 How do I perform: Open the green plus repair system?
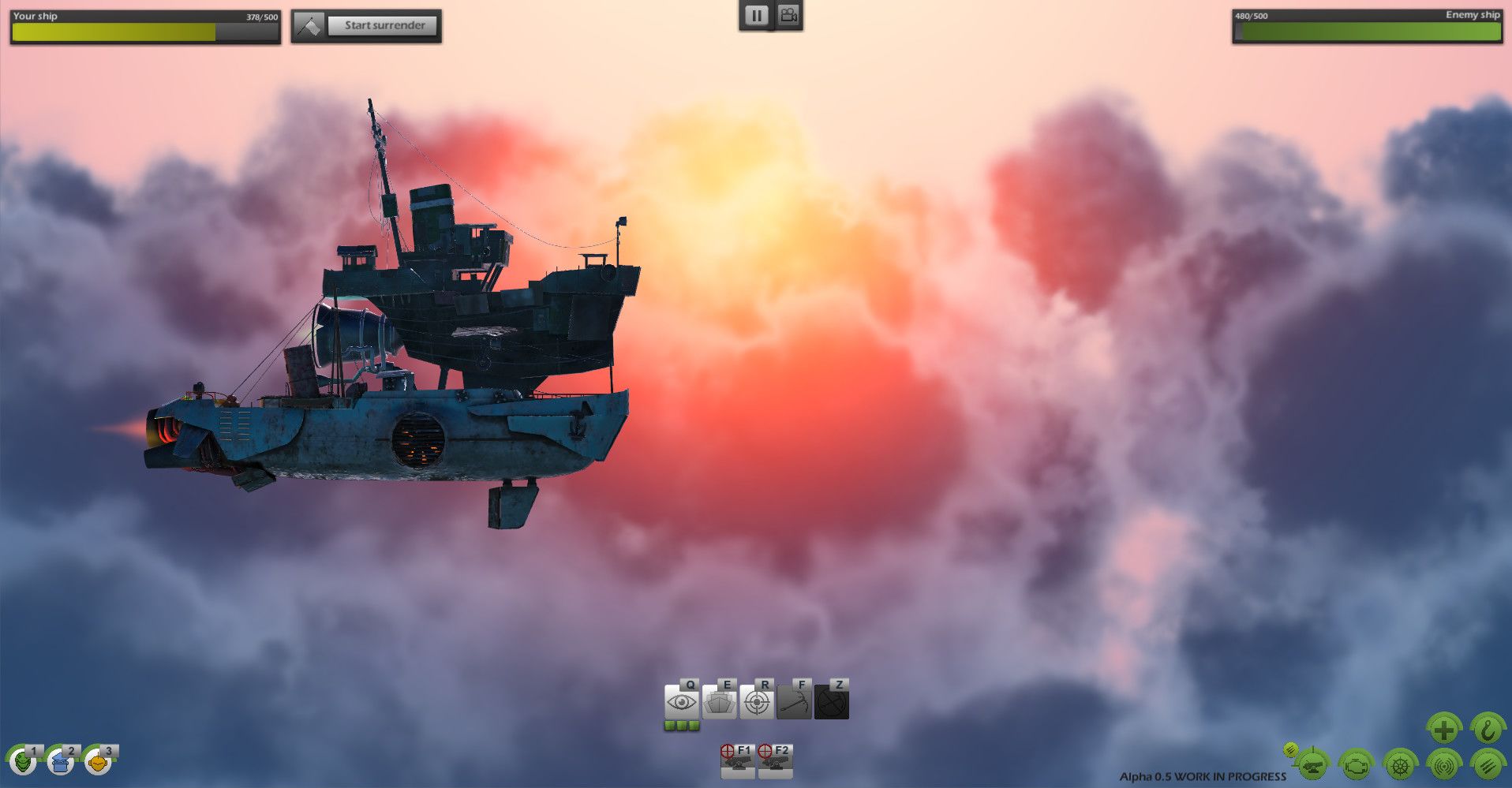1443,730
